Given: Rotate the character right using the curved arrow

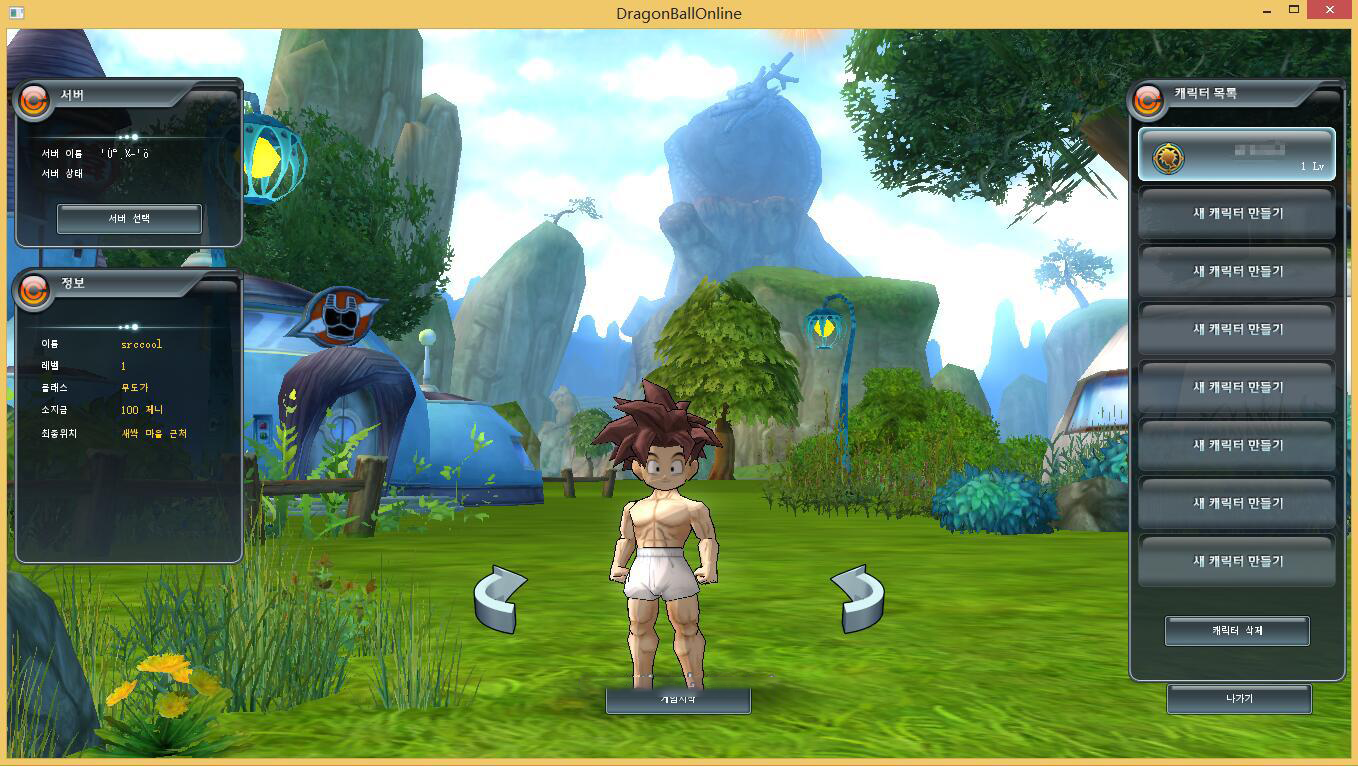Looking at the screenshot, I should point(858,597).
